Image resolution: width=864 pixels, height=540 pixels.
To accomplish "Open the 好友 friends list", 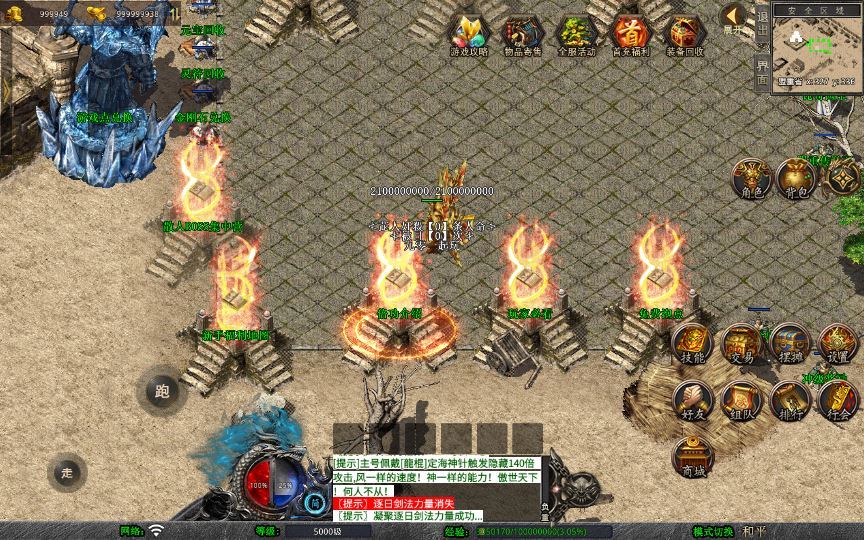I will coord(693,401).
